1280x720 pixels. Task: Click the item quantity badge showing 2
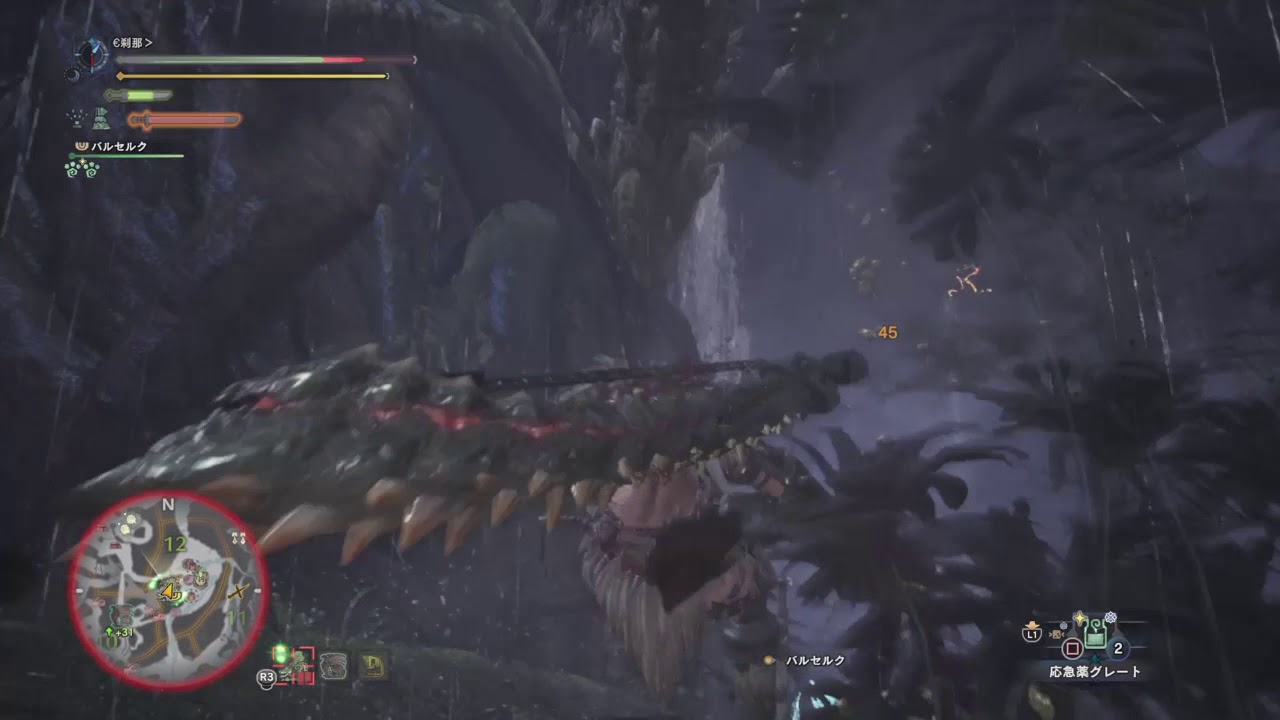tap(1118, 649)
